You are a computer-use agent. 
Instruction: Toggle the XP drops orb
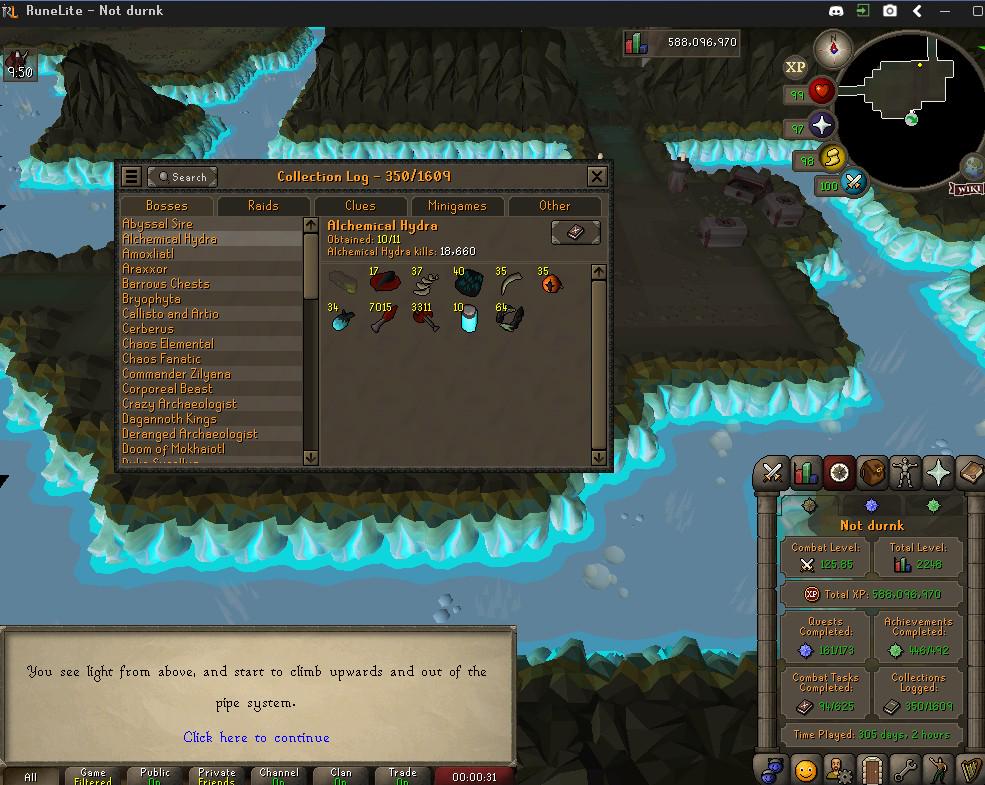pos(795,67)
